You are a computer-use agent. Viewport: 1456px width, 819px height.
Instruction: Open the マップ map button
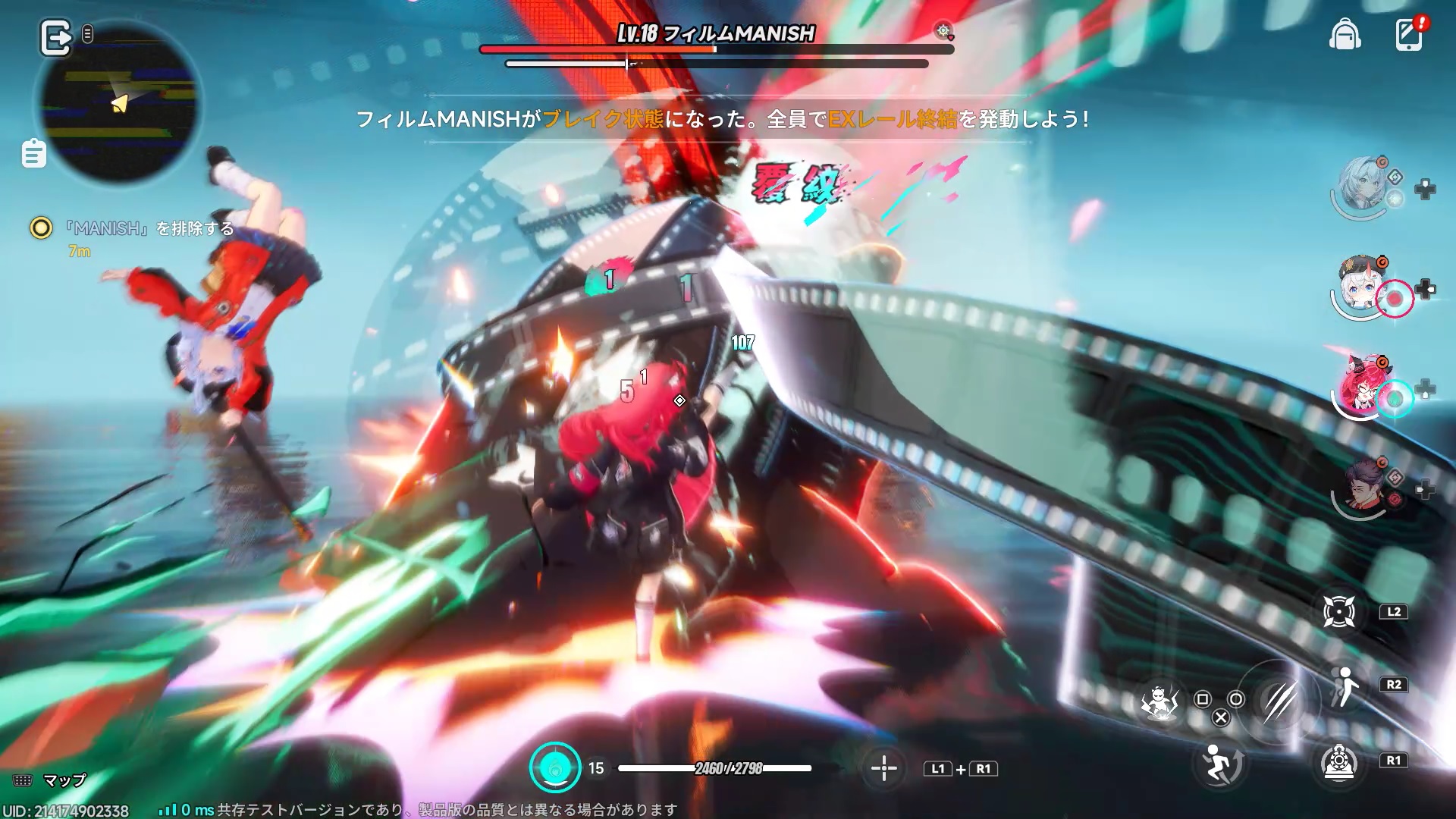click(50, 780)
